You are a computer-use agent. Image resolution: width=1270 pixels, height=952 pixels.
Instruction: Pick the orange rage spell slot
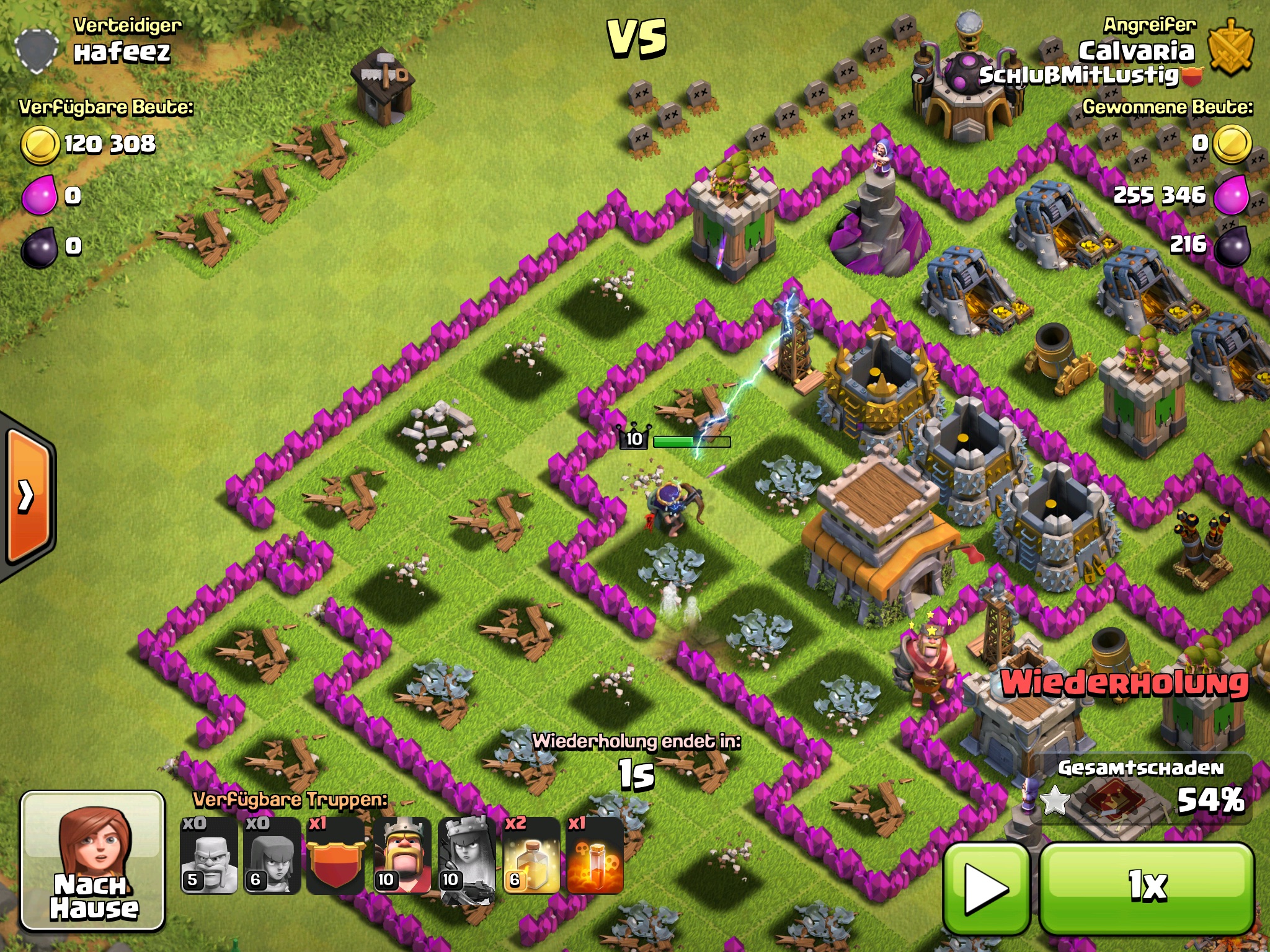pos(595,856)
